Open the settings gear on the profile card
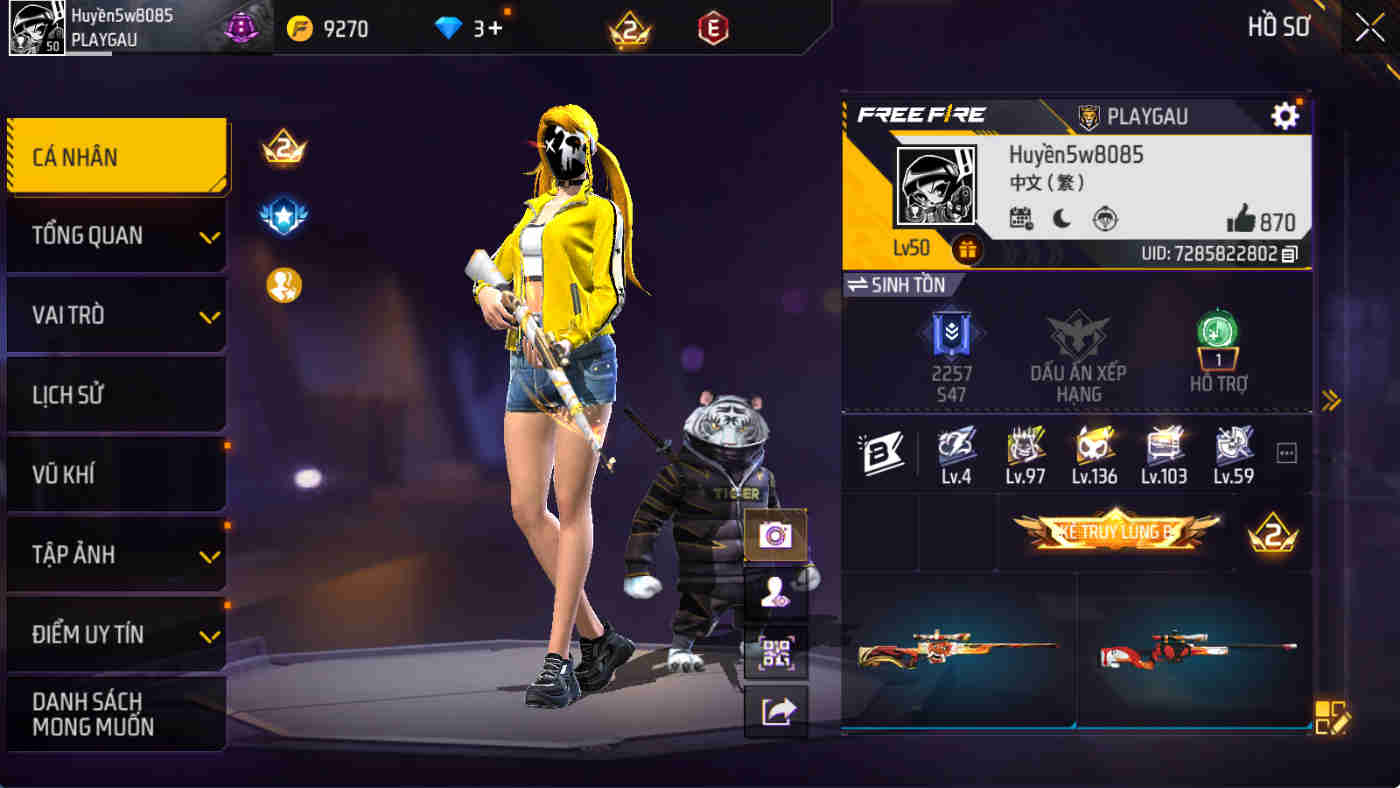This screenshot has height=788, width=1400. [1285, 115]
